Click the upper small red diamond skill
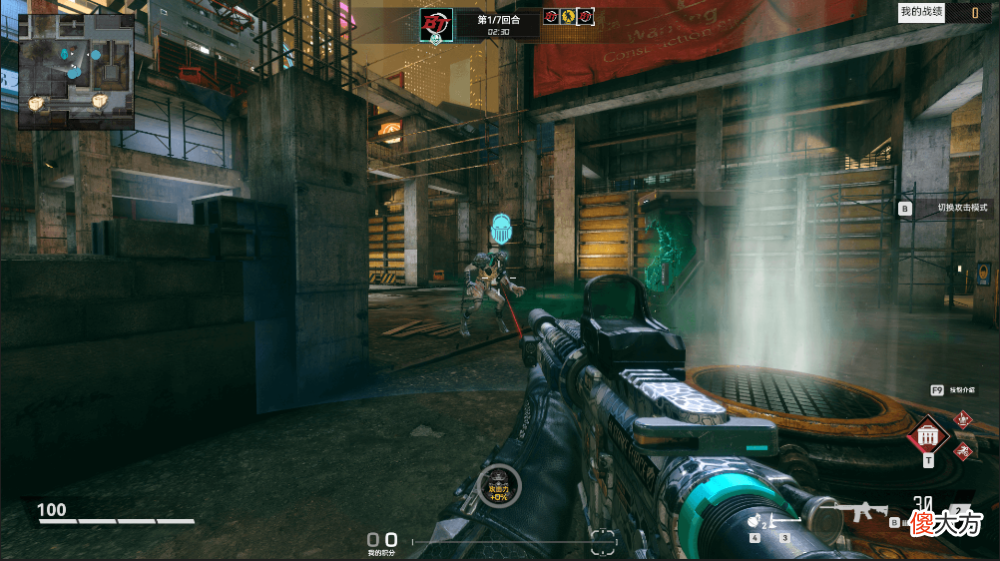This screenshot has width=1000, height=561. pyautogui.click(x=963, y=420)
